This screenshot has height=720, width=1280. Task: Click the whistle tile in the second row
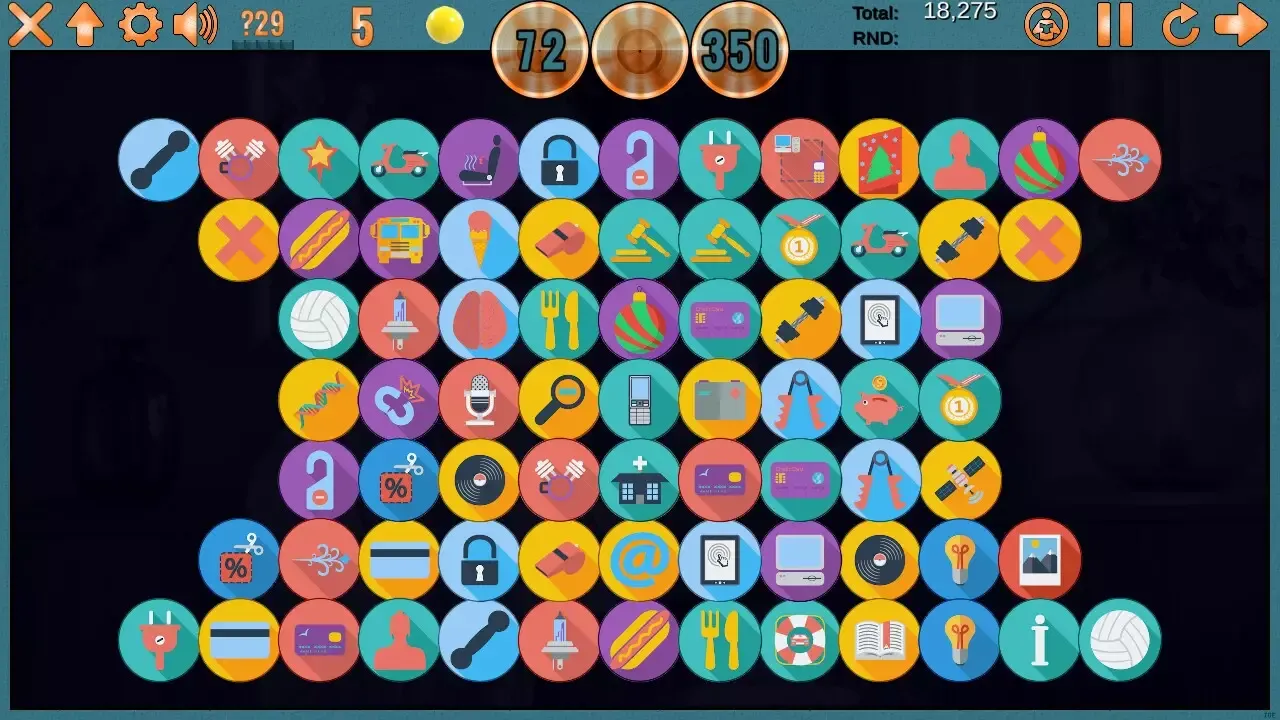point(559,239)
